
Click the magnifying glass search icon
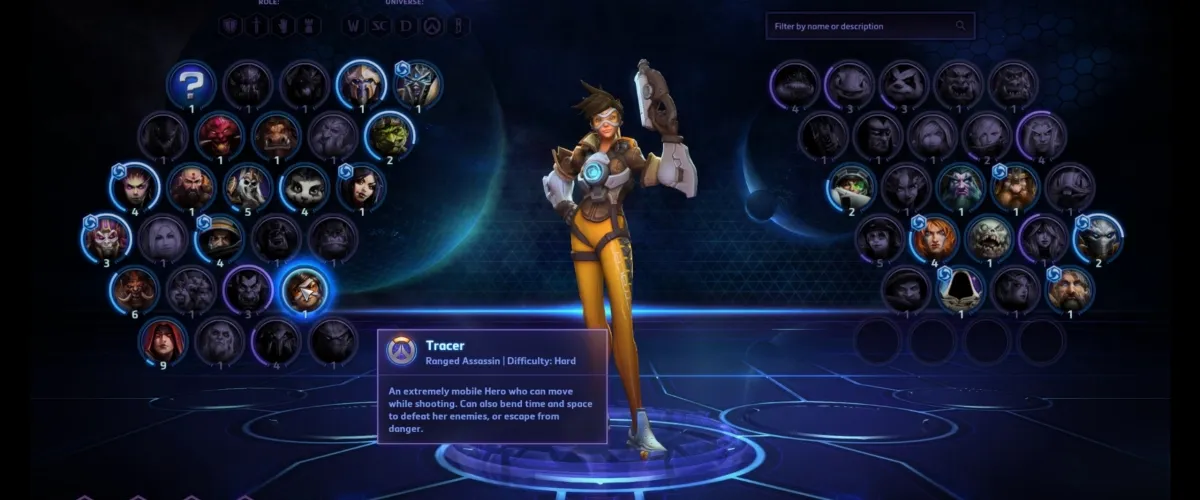(961, 26)
